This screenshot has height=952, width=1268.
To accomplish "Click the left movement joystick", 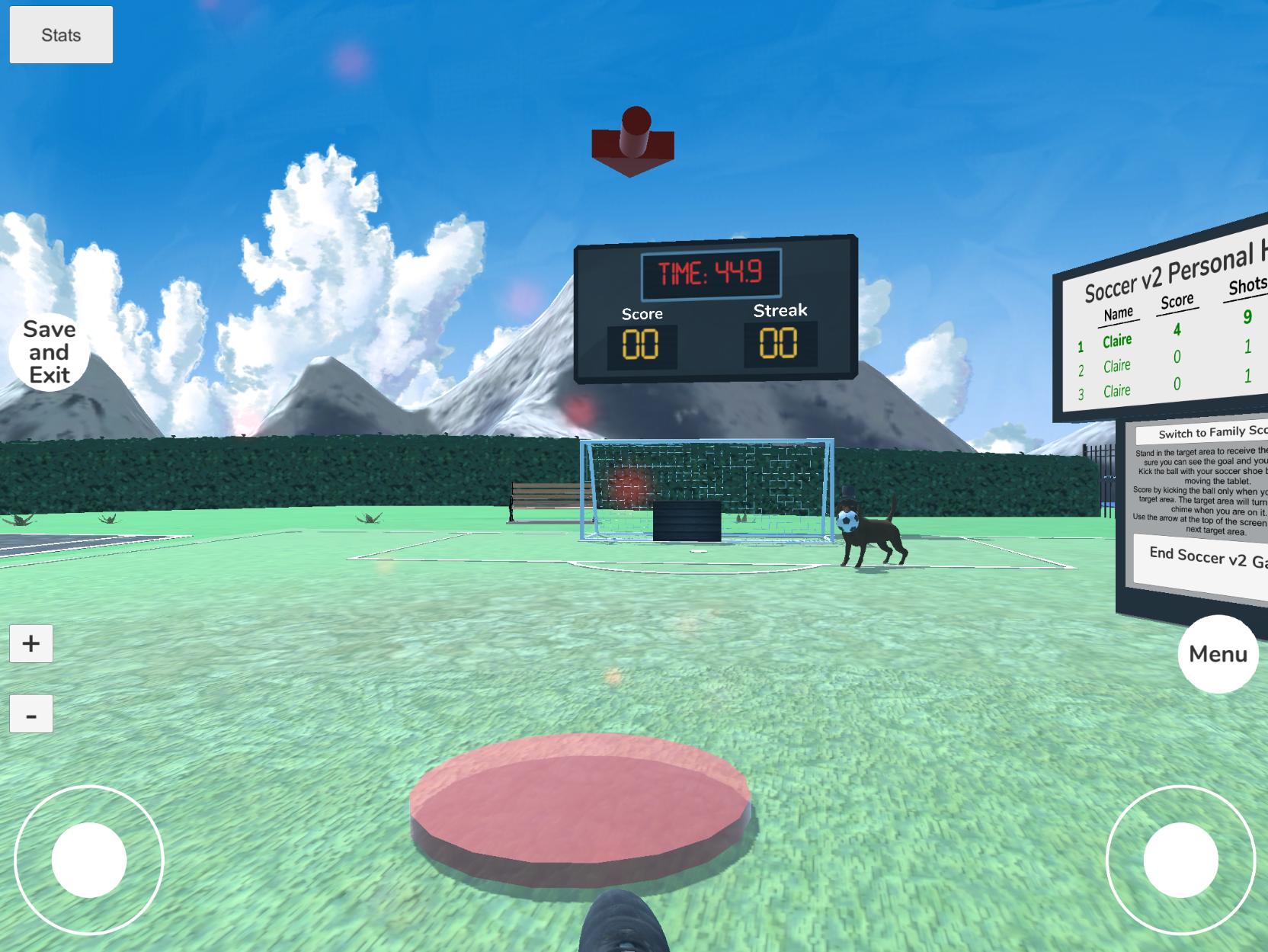I will pos(89,859).
